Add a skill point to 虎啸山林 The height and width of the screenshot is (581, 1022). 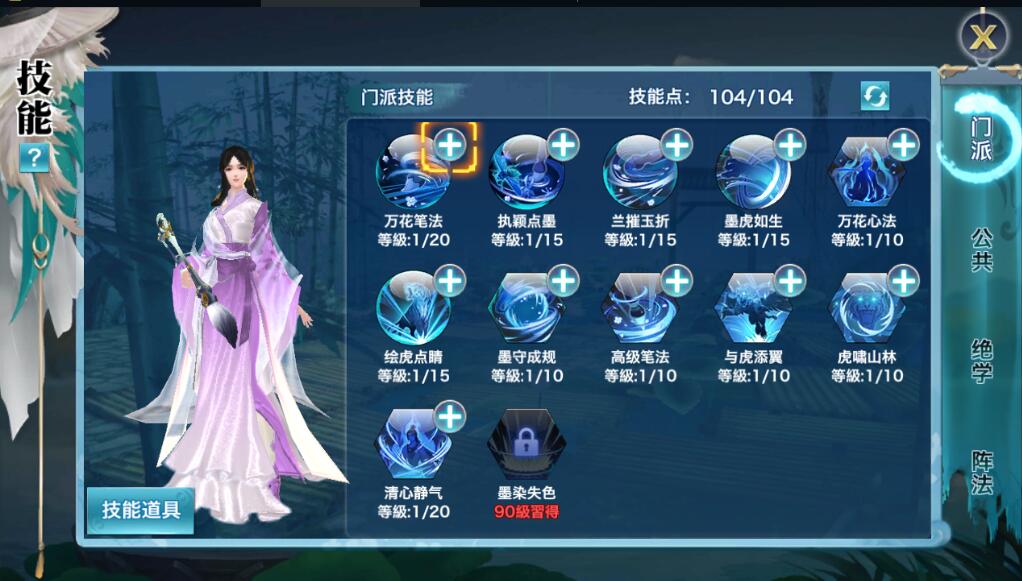click(904, 281)
